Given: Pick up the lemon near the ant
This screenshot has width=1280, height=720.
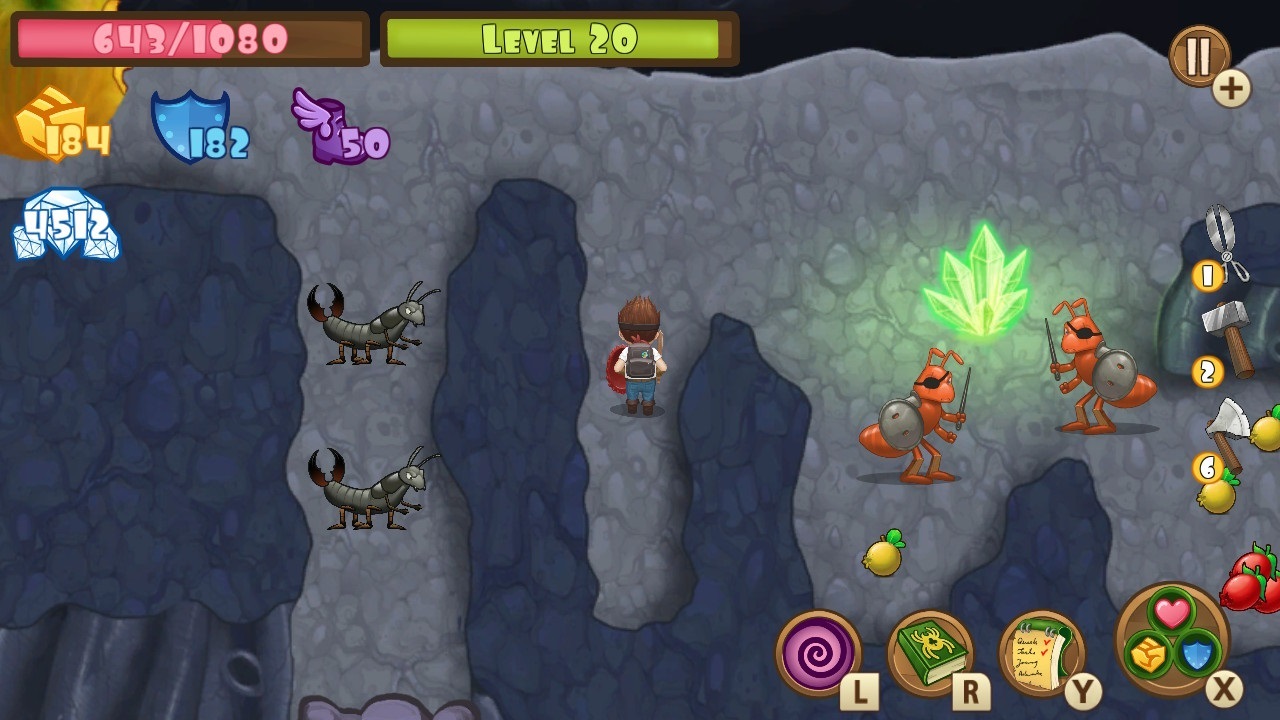Looking at the screenshot, I should click(x=883, y=560).
